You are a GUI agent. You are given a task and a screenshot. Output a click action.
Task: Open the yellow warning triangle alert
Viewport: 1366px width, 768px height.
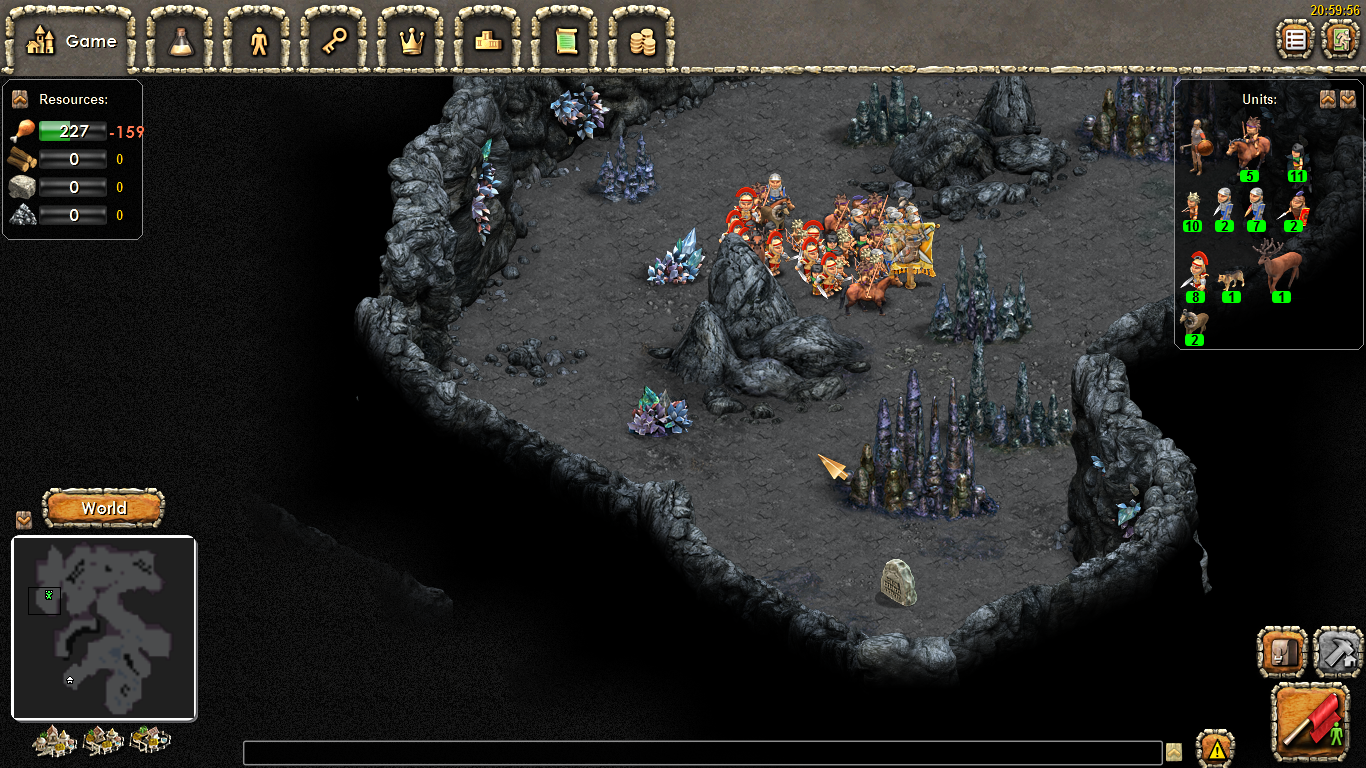coord(1216,749)
